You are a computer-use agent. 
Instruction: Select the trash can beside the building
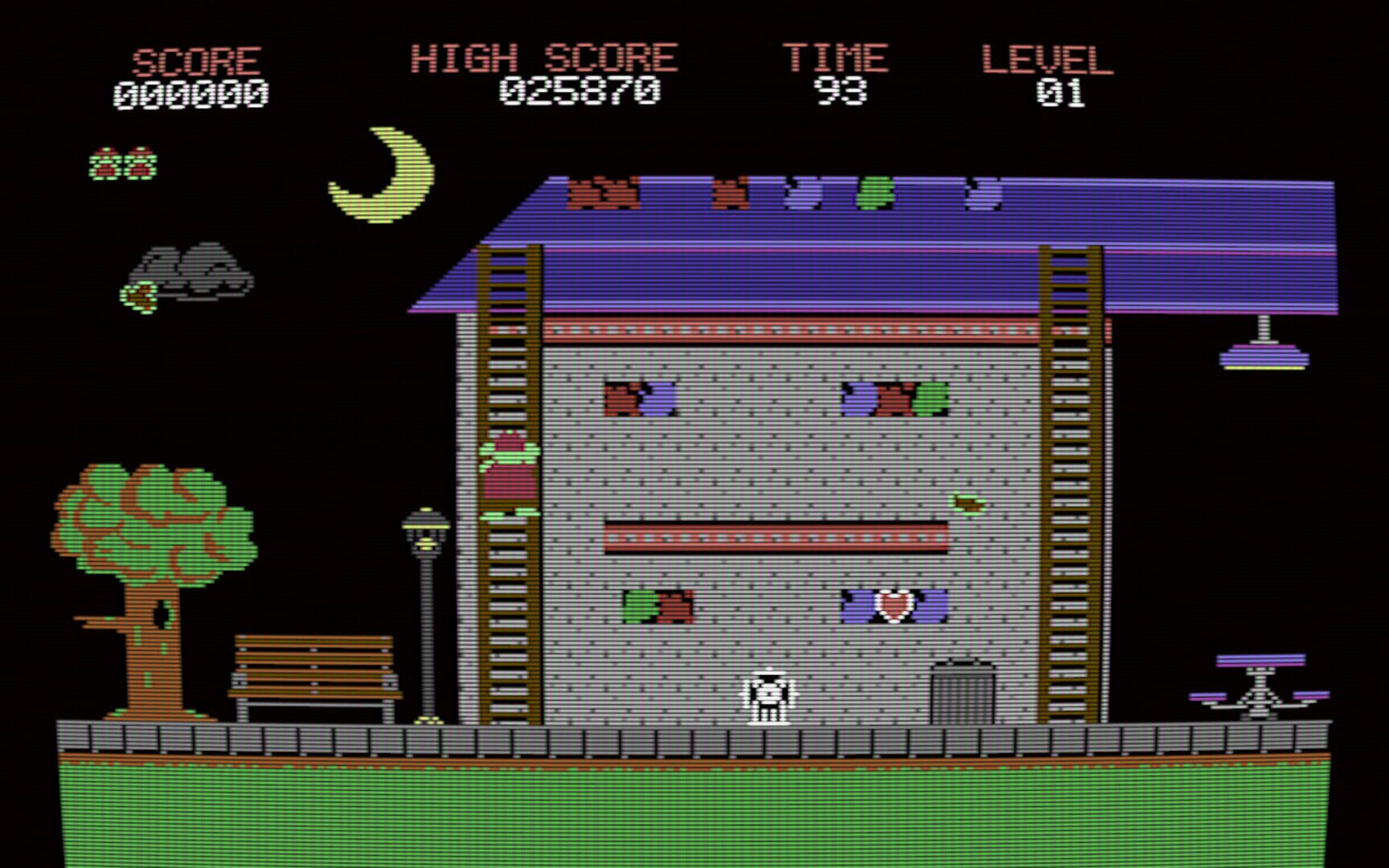pos(961,693)
